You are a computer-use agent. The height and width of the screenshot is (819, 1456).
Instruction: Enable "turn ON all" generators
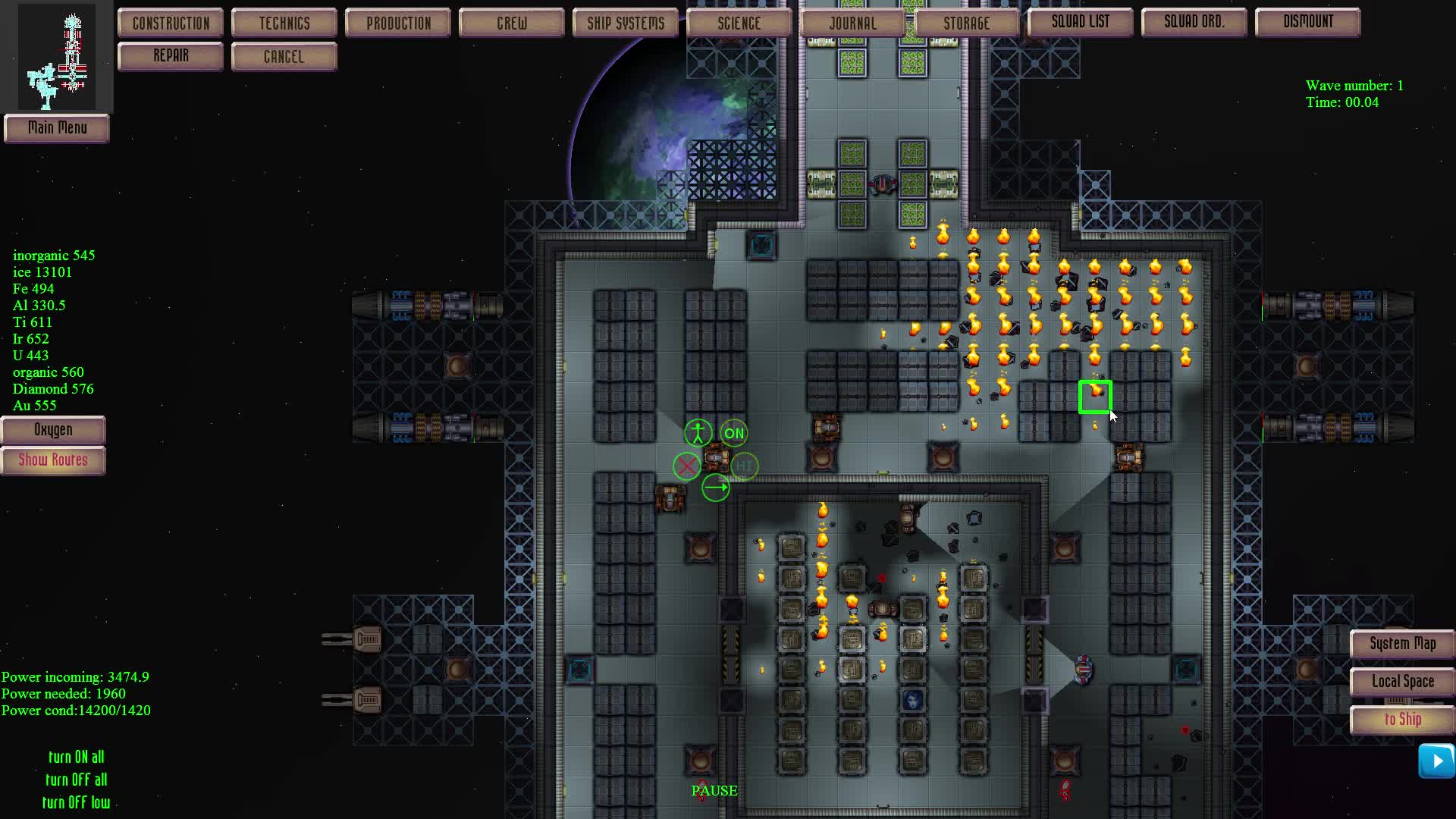point(77,757)
